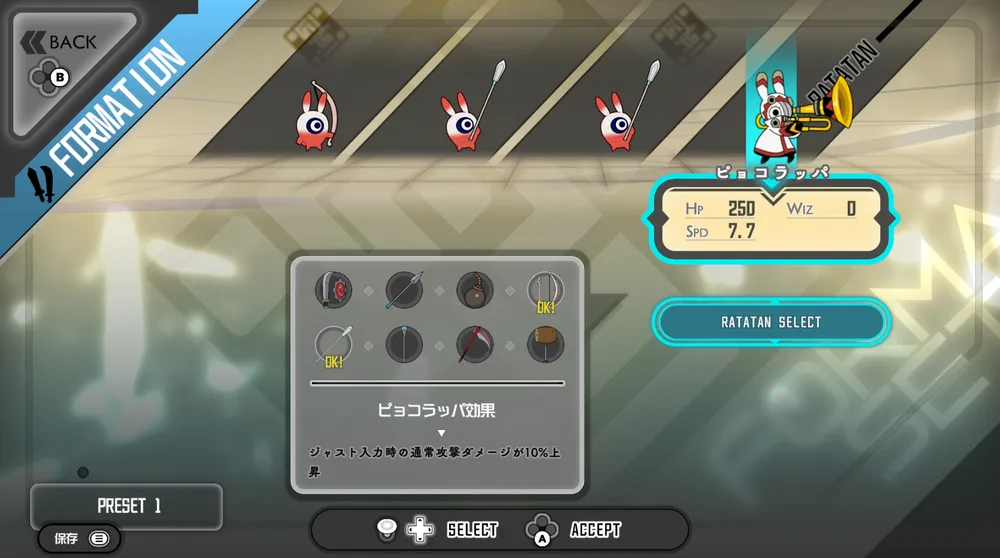Click the 保存 save preset button
This screenshot has height=558, width=1000.
pos(80,539)
